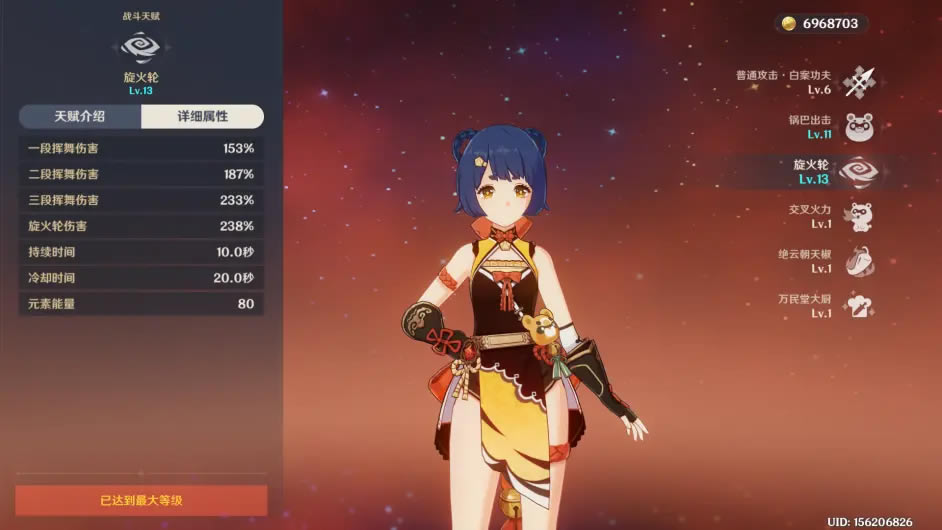Select the 锅巴出击 talent icon
The image size is (942, 530).
[x=859, y=127]
